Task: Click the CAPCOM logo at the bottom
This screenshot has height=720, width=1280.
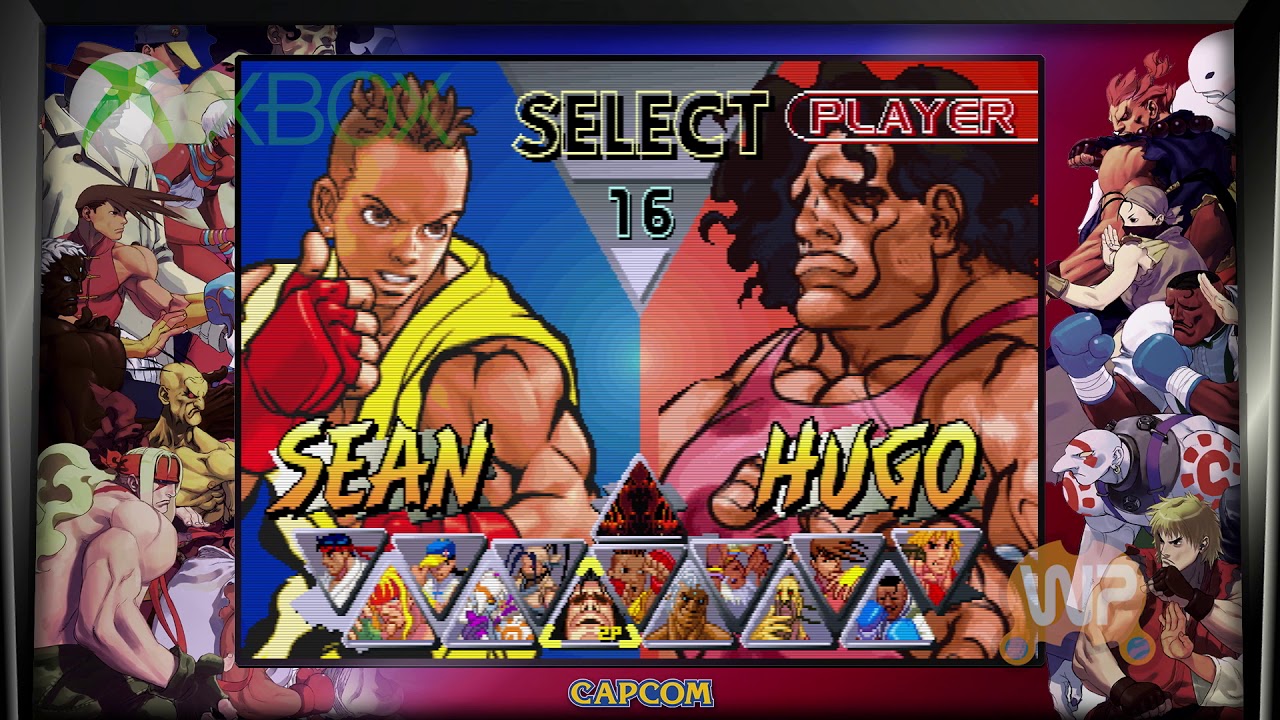Action: [640, 692]
